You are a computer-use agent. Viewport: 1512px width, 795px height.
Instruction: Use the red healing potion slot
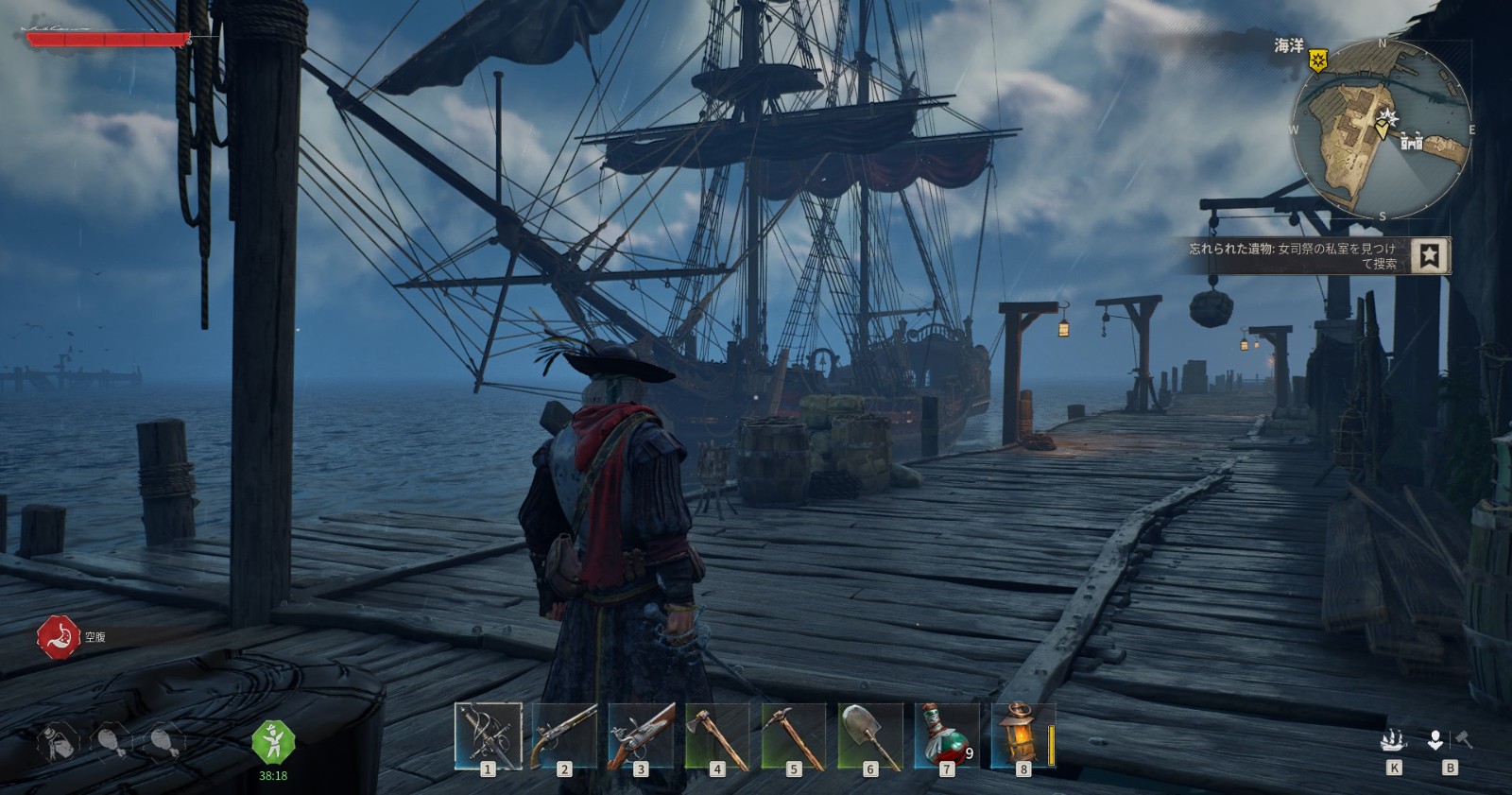click(947, 735)
